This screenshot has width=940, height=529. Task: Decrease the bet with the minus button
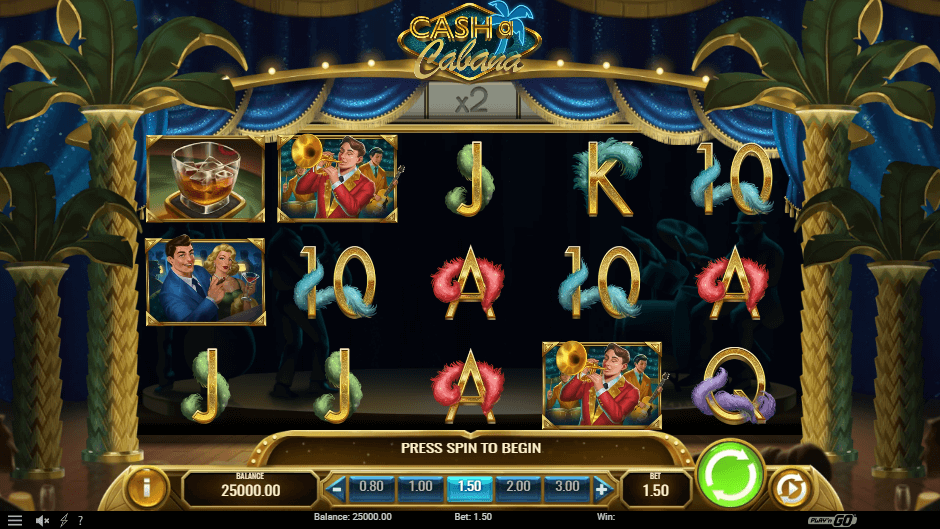[336, 489]
